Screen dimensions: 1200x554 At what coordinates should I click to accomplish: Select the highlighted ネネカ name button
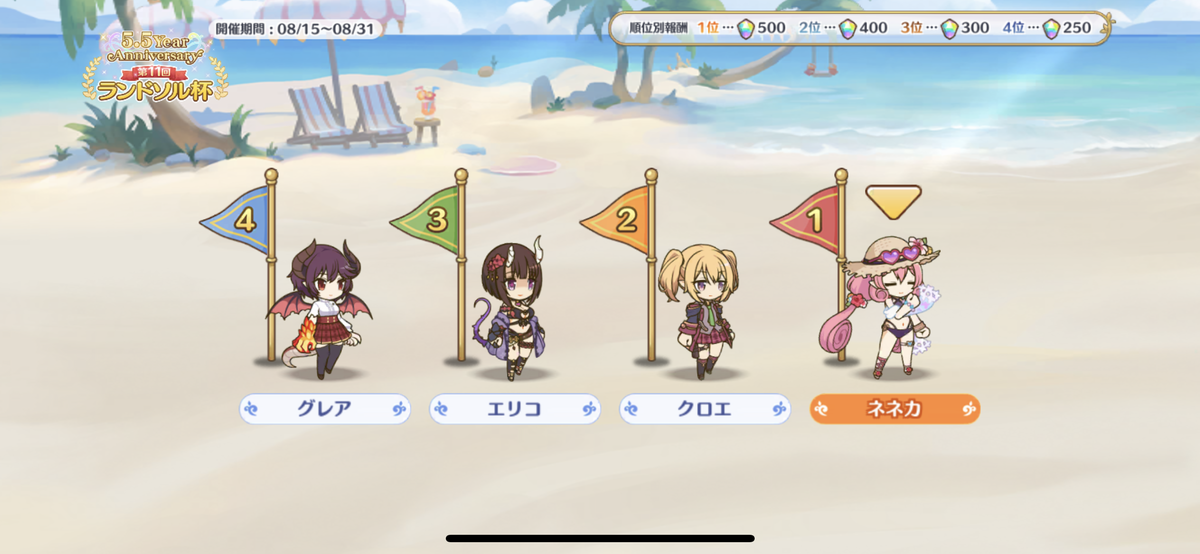click(x=895, y=409)
